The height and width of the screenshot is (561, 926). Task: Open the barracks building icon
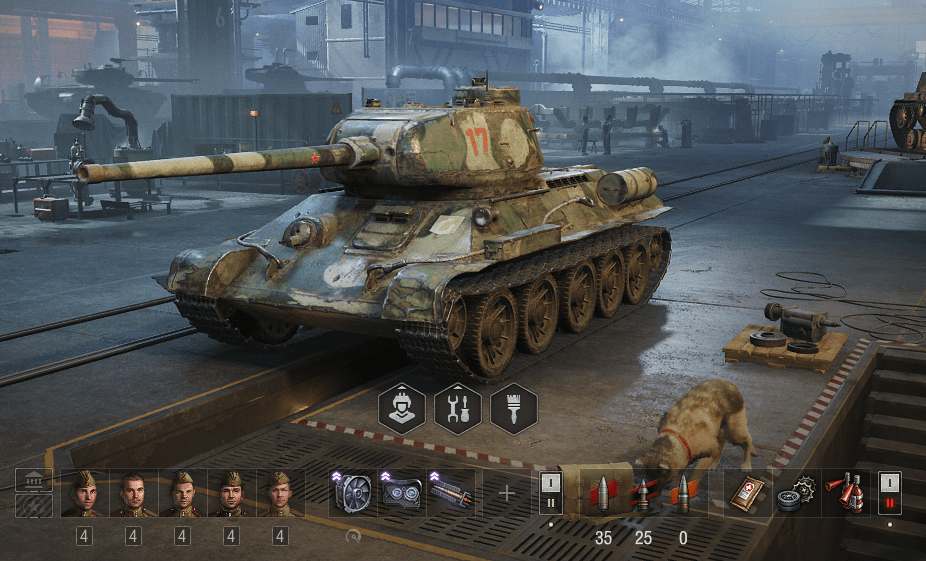[x=34, y=481]
